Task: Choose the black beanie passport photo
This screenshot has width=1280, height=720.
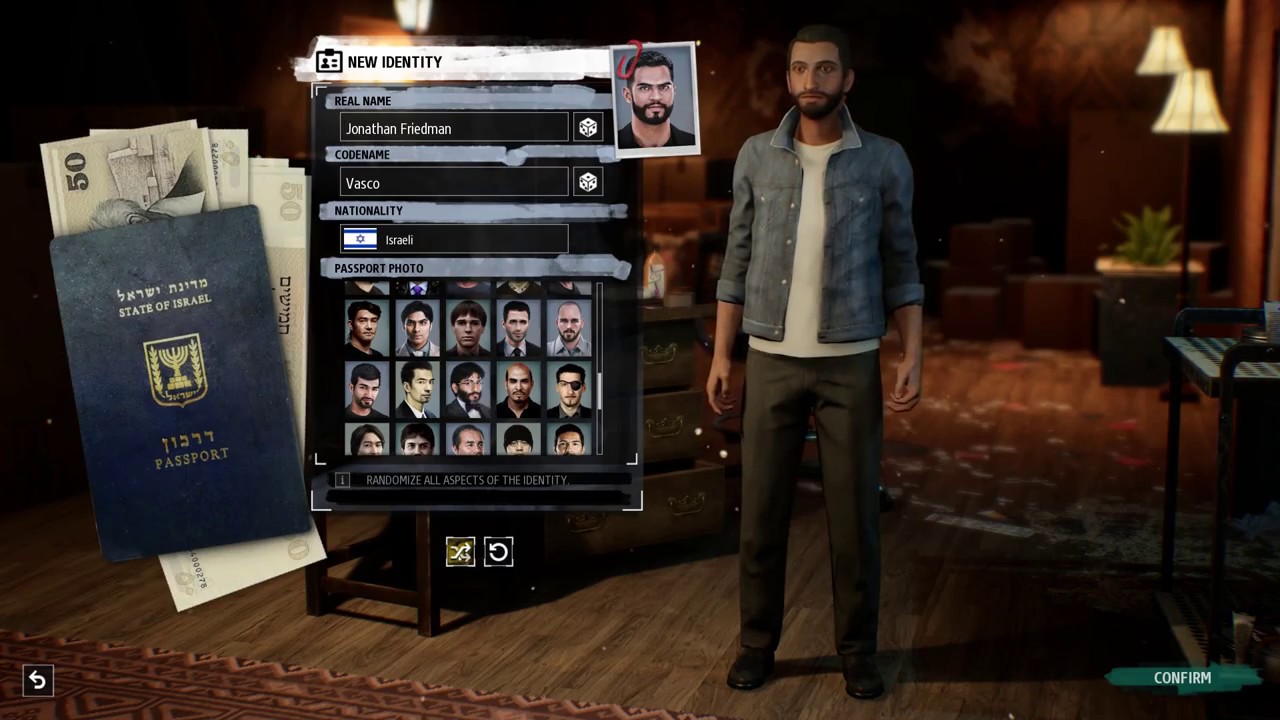Action: (518, 440)
